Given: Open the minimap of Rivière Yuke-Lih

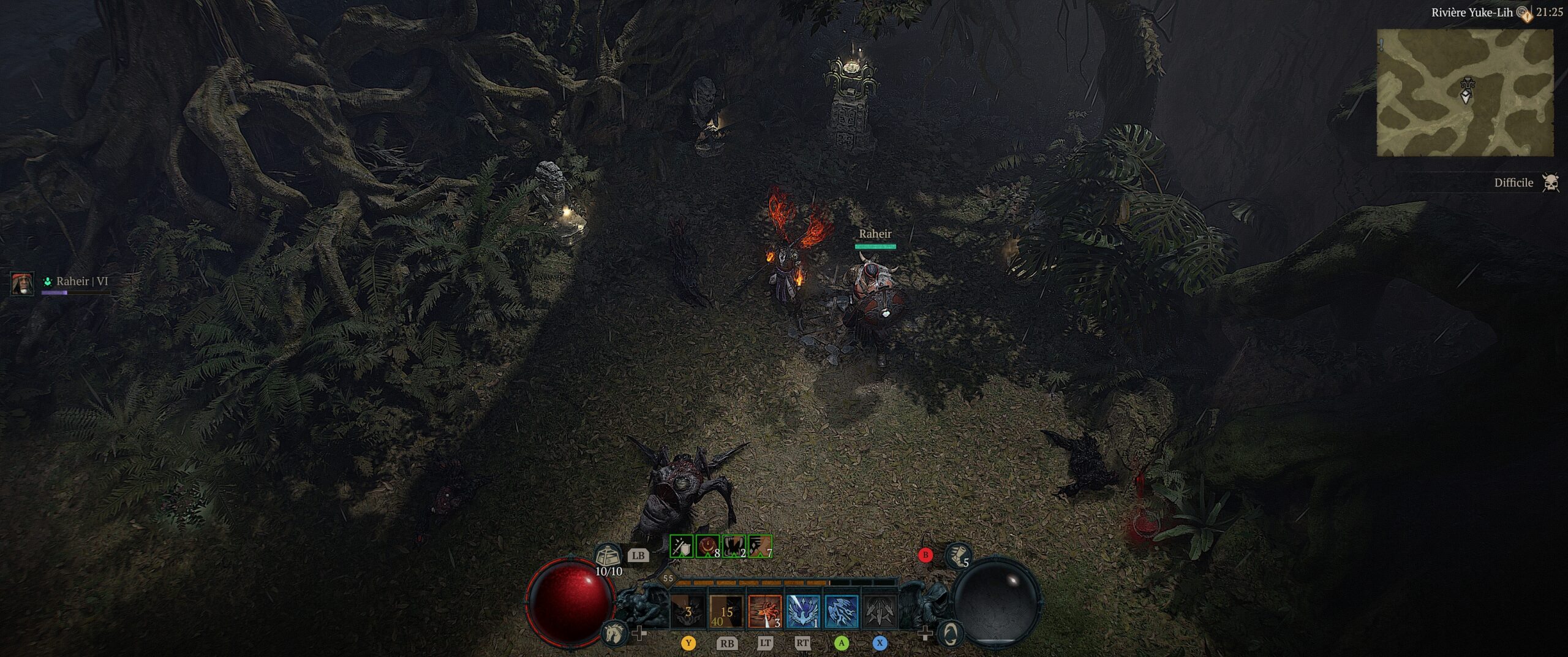Looking at the screenshot, I should (1464, 93).
